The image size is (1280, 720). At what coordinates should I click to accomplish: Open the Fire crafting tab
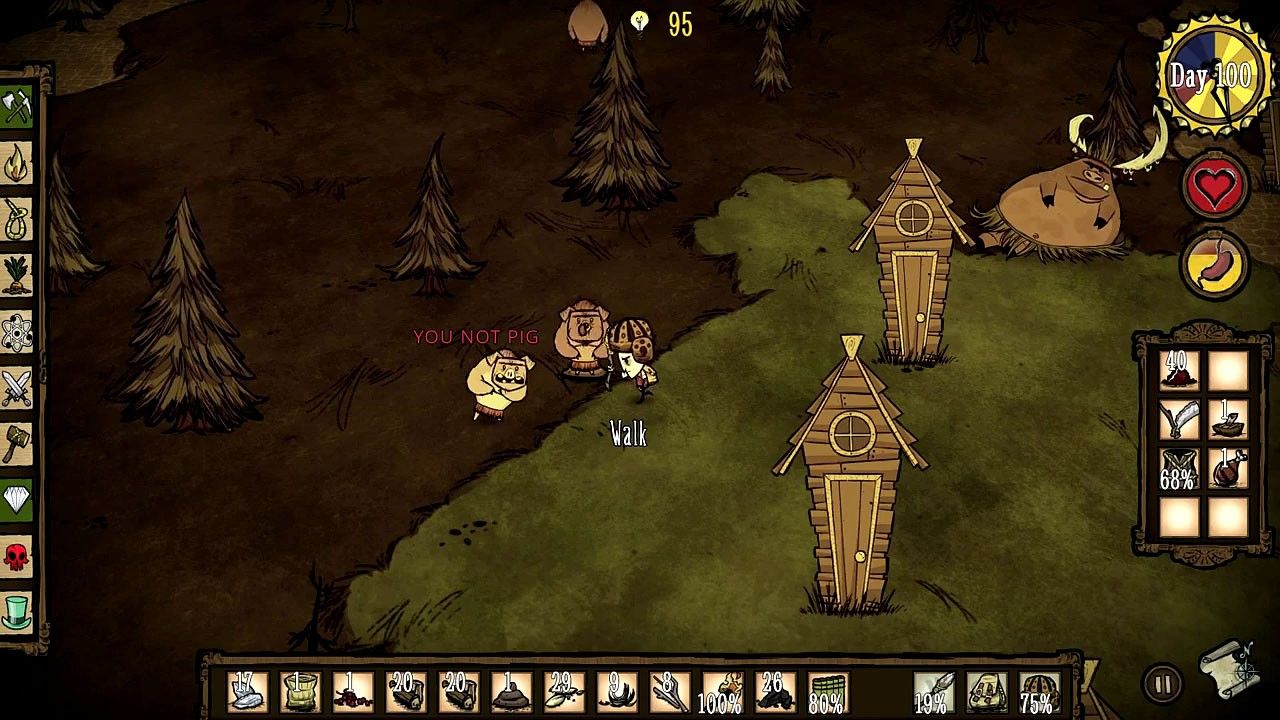(x=17, y=163)
